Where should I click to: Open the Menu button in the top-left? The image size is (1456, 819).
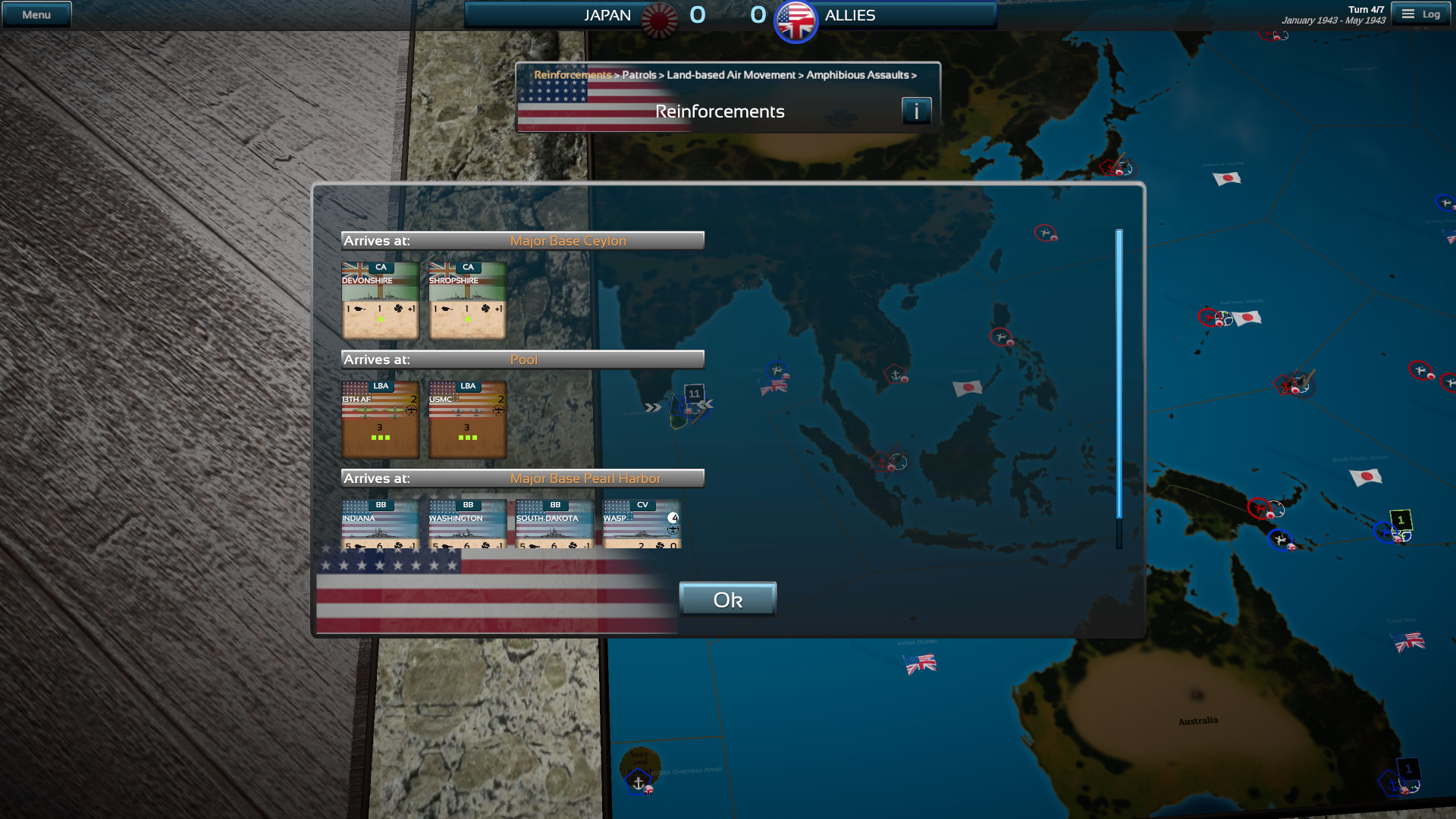coord(36,13)
